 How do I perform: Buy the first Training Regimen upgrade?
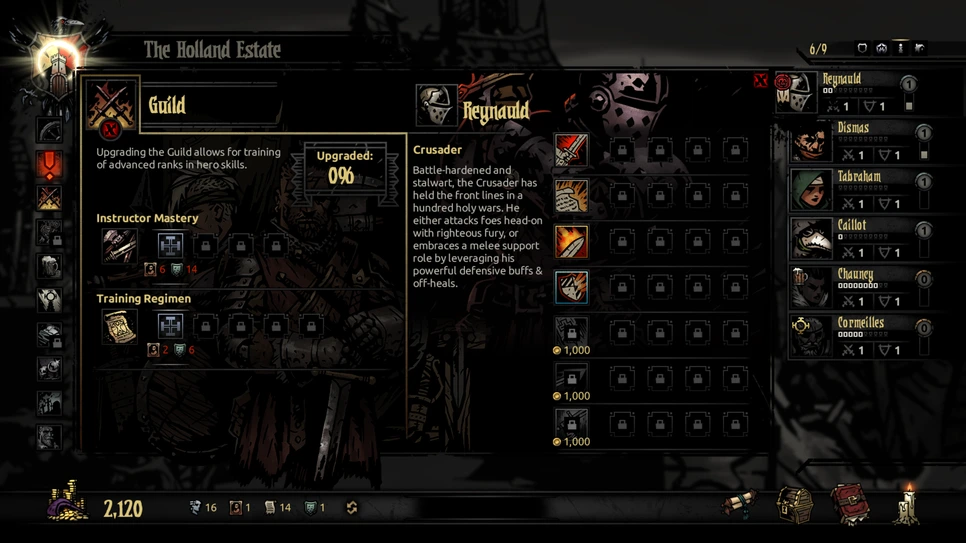tap(170, 326)
